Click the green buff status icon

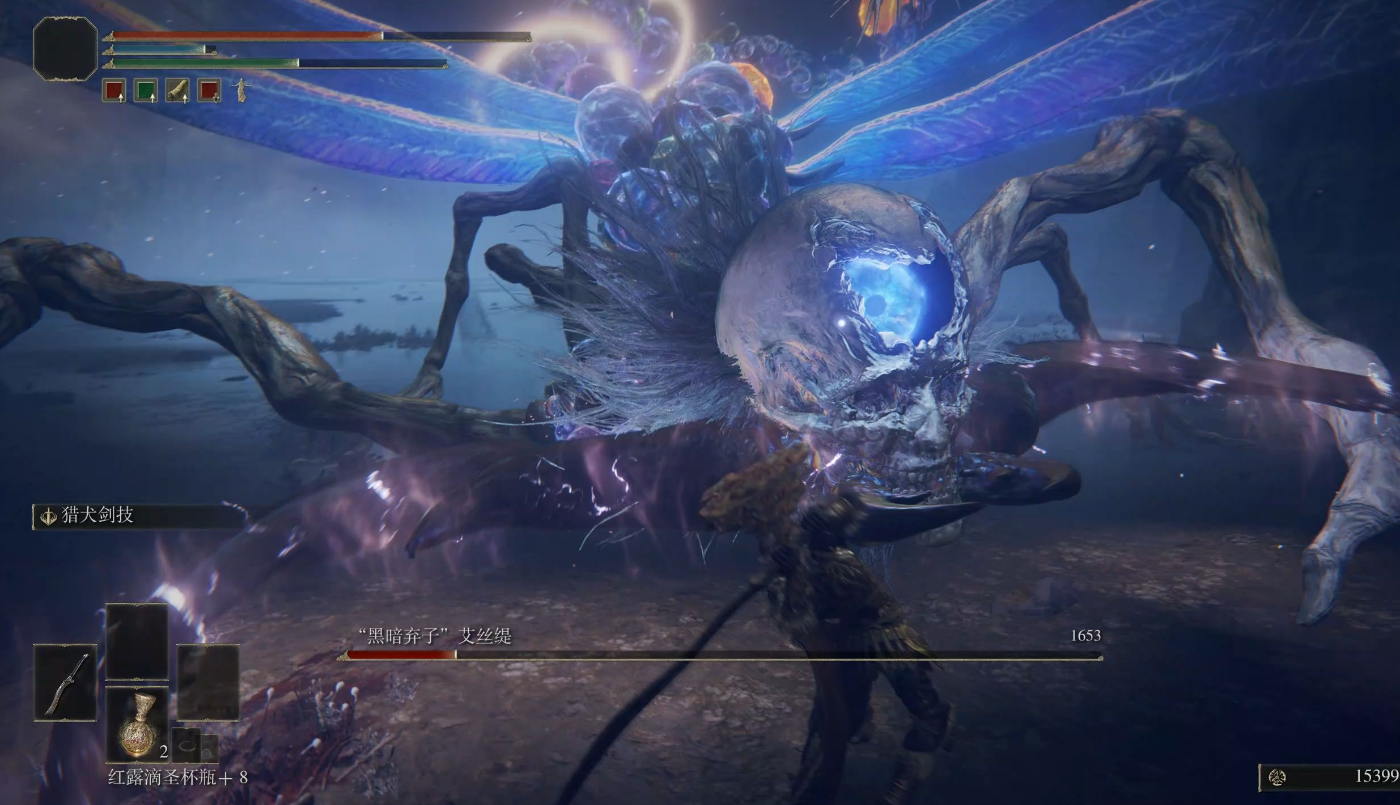pyautogui.click(x=145, y=91)
